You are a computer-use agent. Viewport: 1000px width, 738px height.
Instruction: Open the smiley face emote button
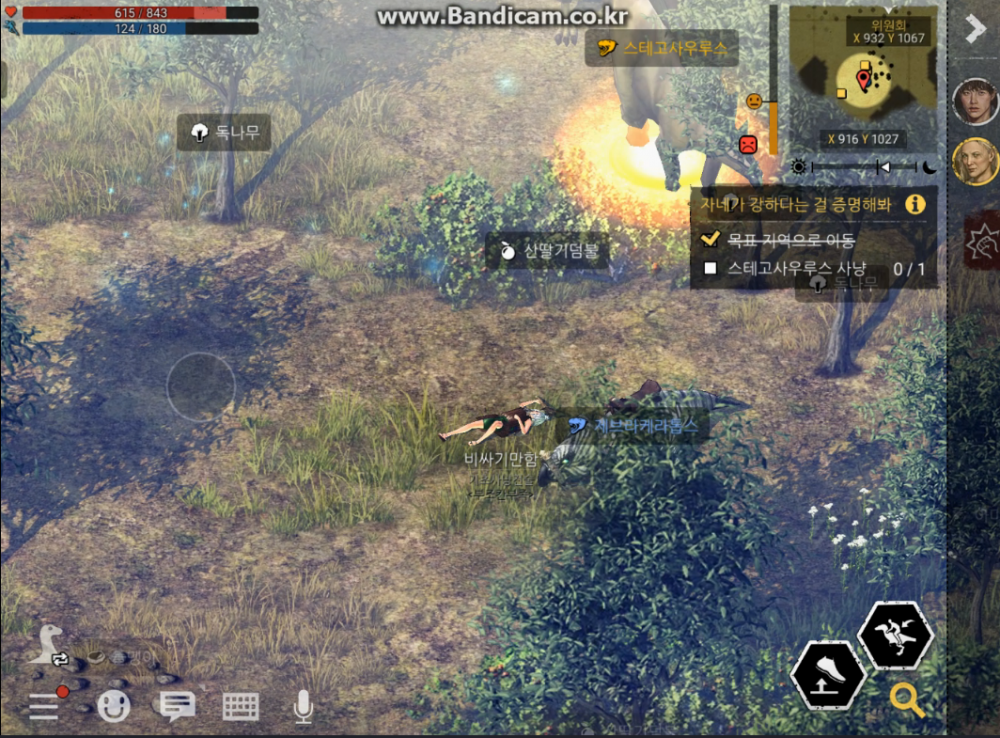114,706
